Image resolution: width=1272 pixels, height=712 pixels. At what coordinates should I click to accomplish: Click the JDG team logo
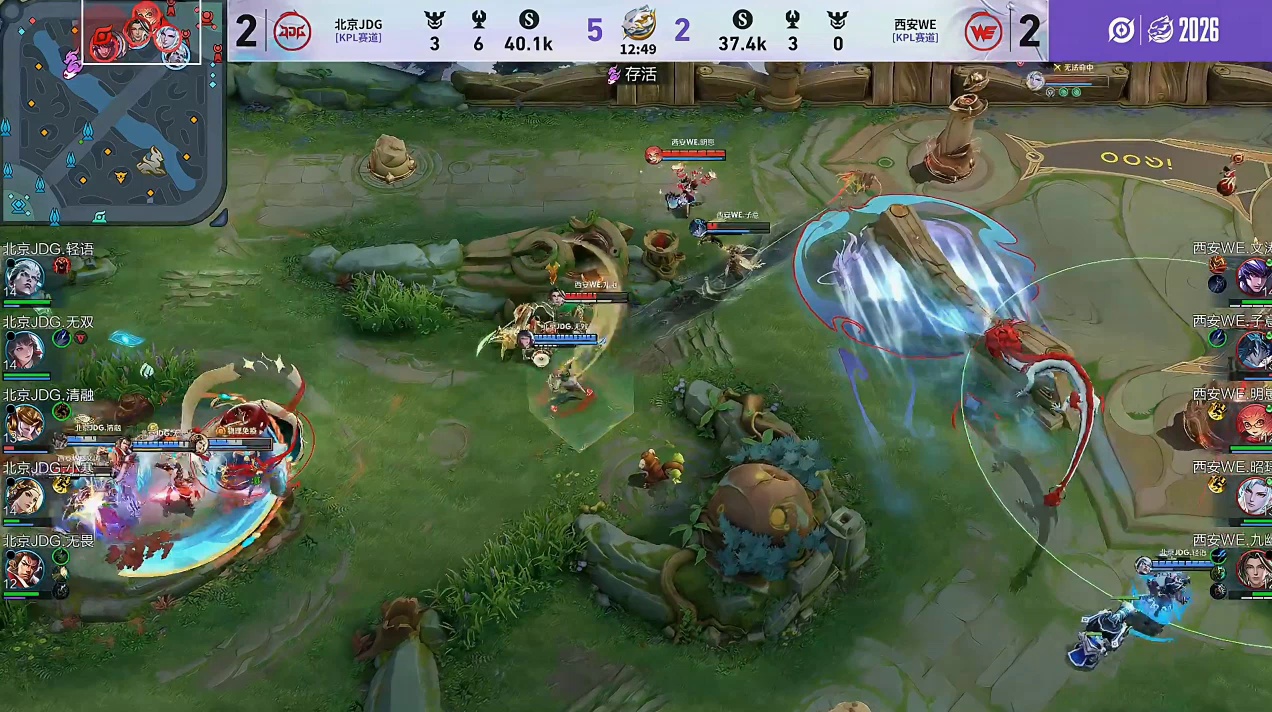click(x=291, y=31)
